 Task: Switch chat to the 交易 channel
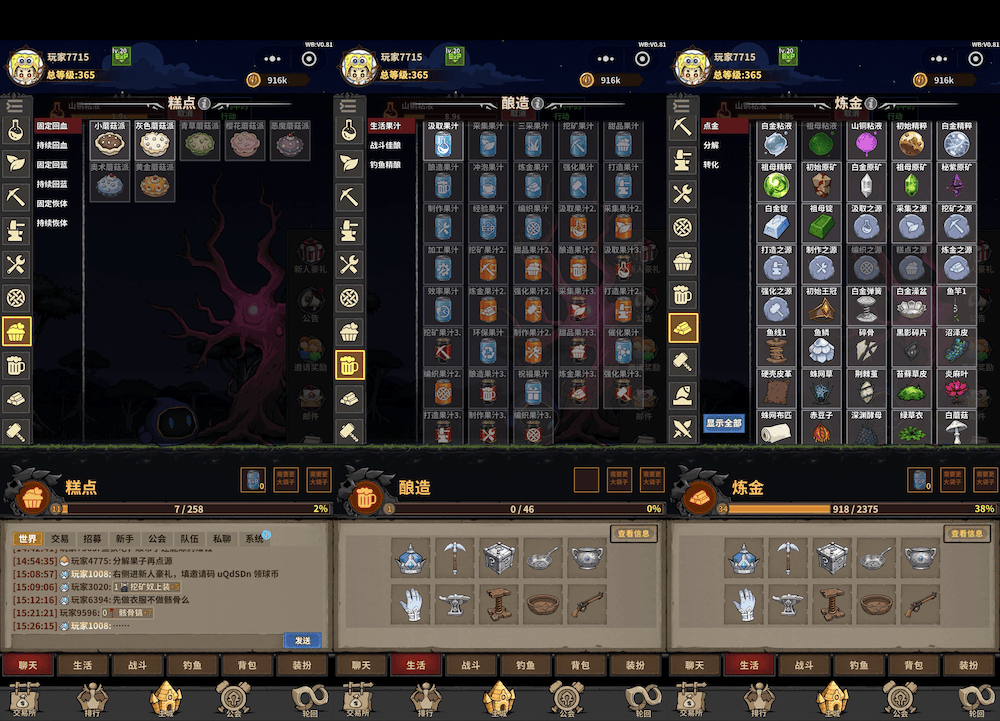tap(60, 538)
